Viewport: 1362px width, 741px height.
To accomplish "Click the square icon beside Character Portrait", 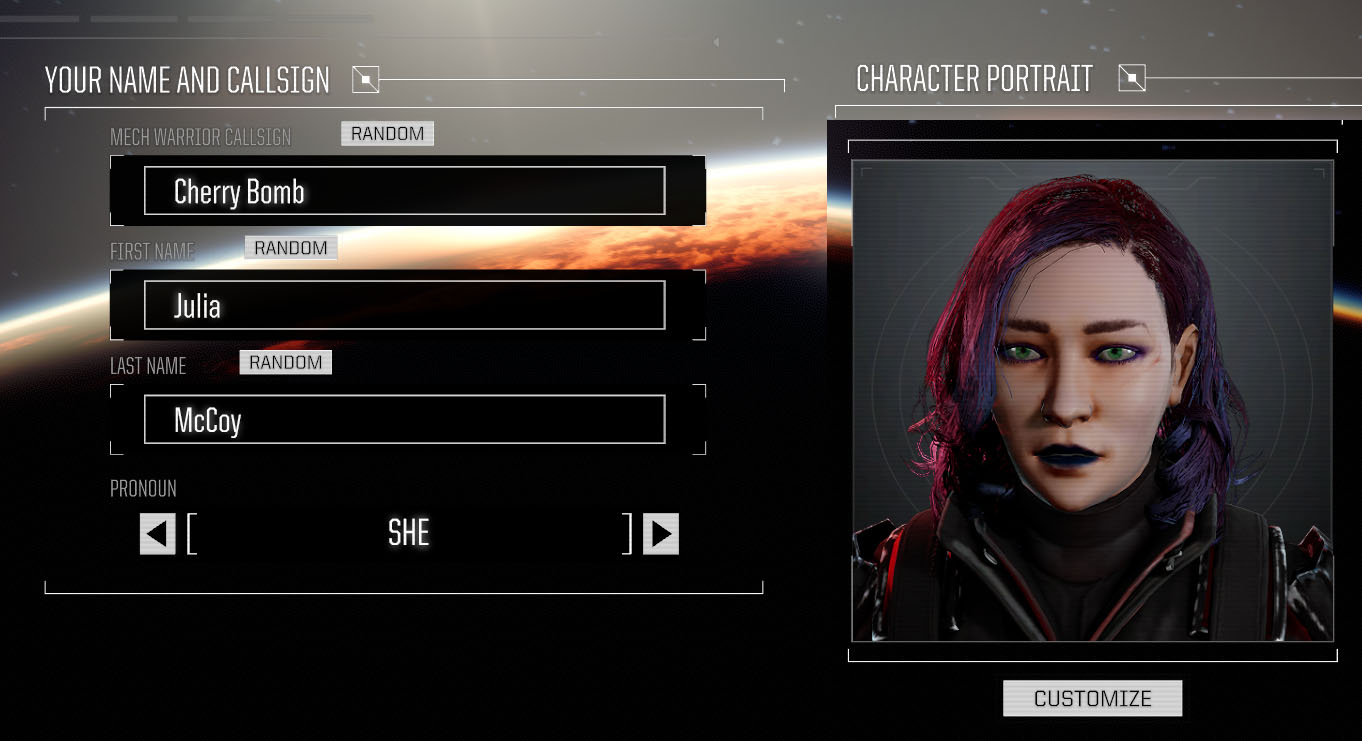I will (1132, 78).
